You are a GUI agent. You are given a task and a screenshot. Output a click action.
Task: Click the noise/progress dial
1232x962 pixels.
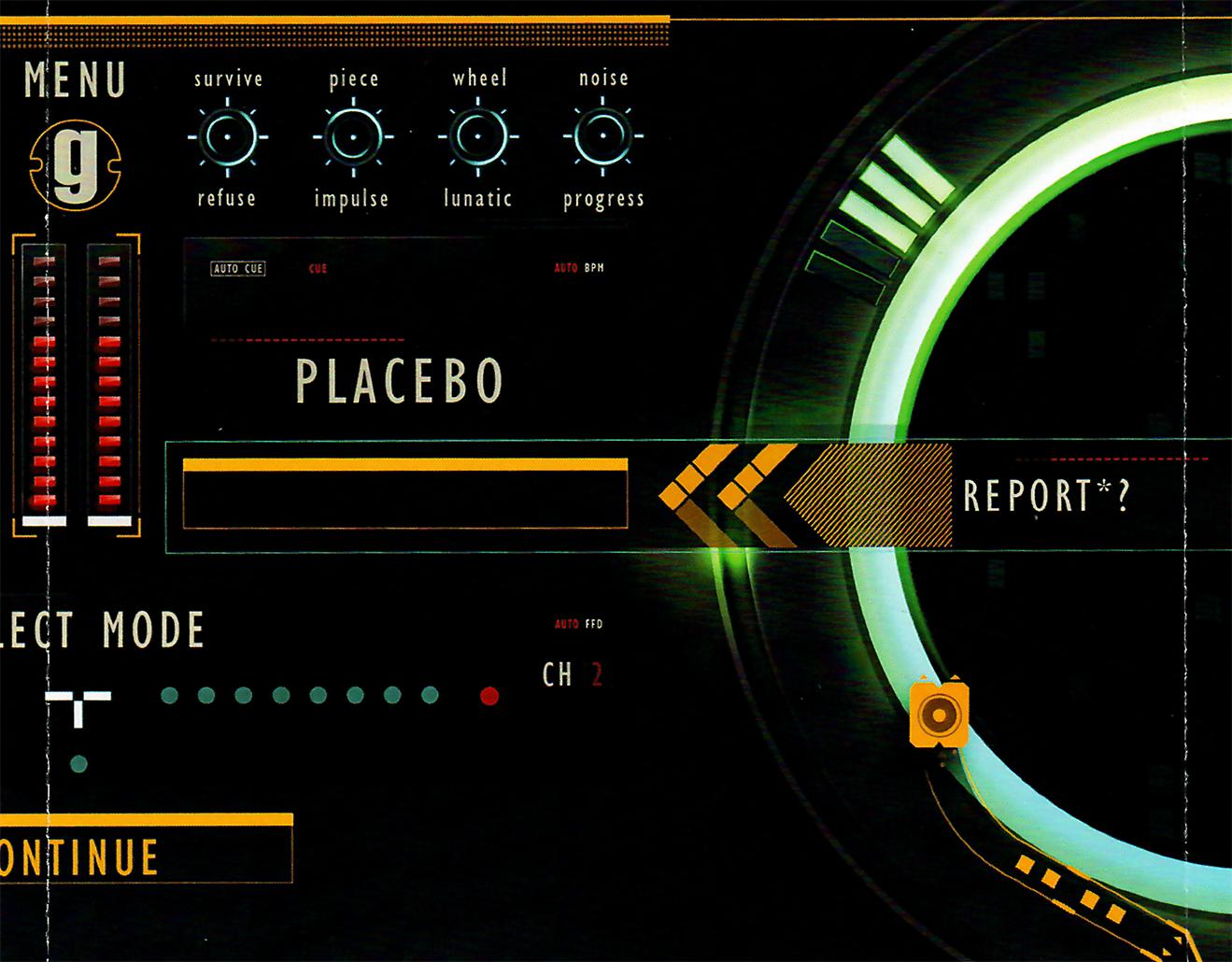(602, 137)
